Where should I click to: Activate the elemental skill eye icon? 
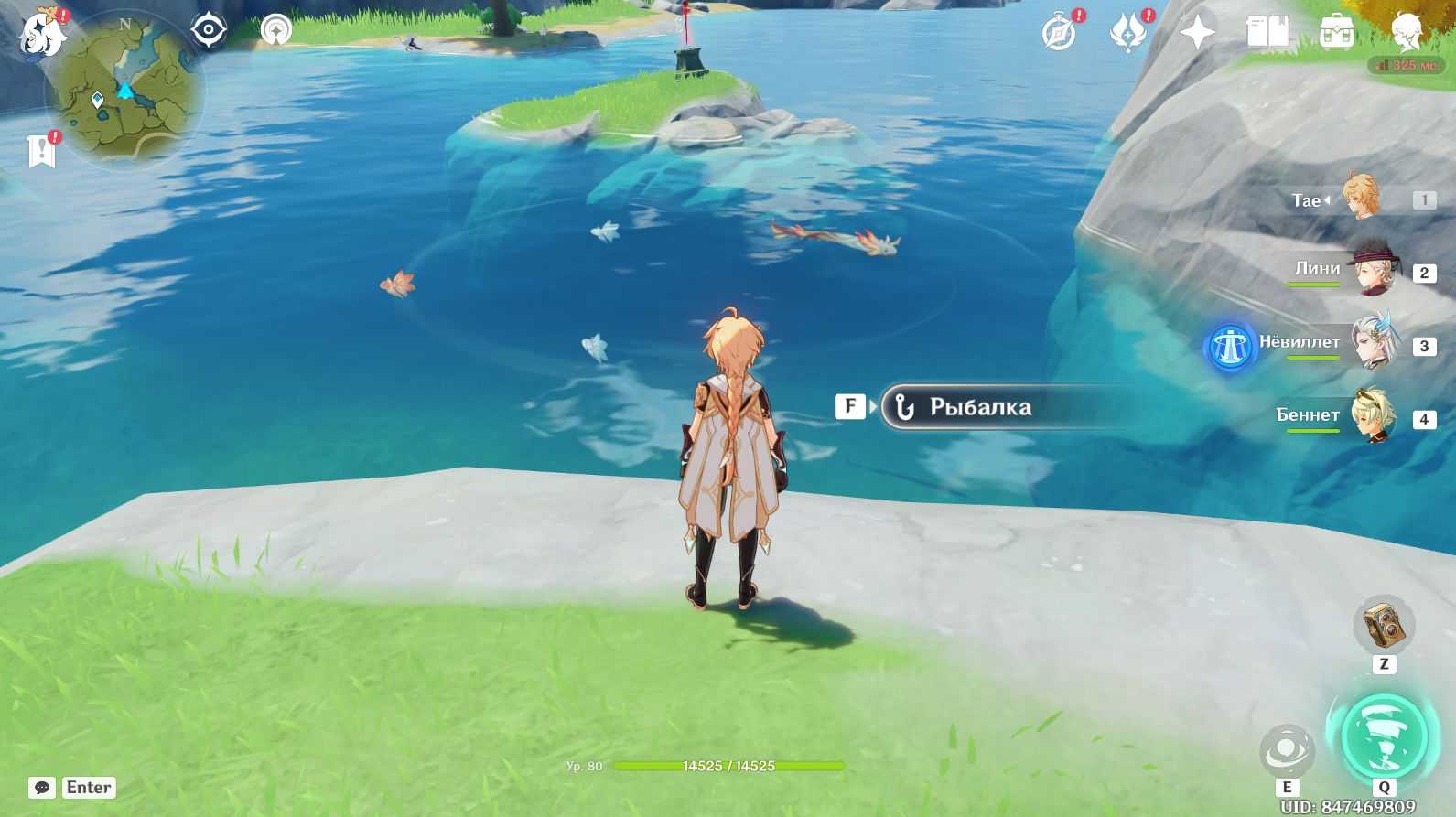(x=1287, y=751)
